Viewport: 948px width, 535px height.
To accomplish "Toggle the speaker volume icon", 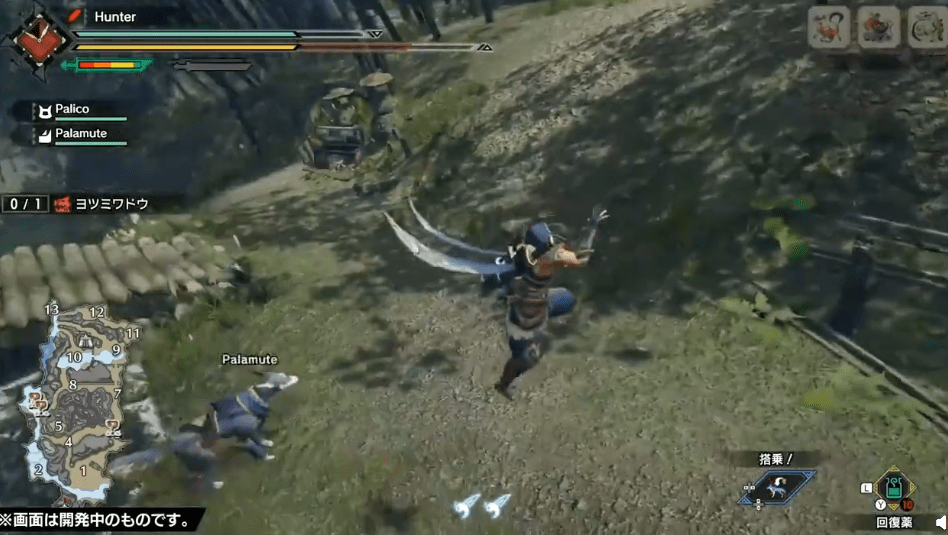I will (940, 522).
